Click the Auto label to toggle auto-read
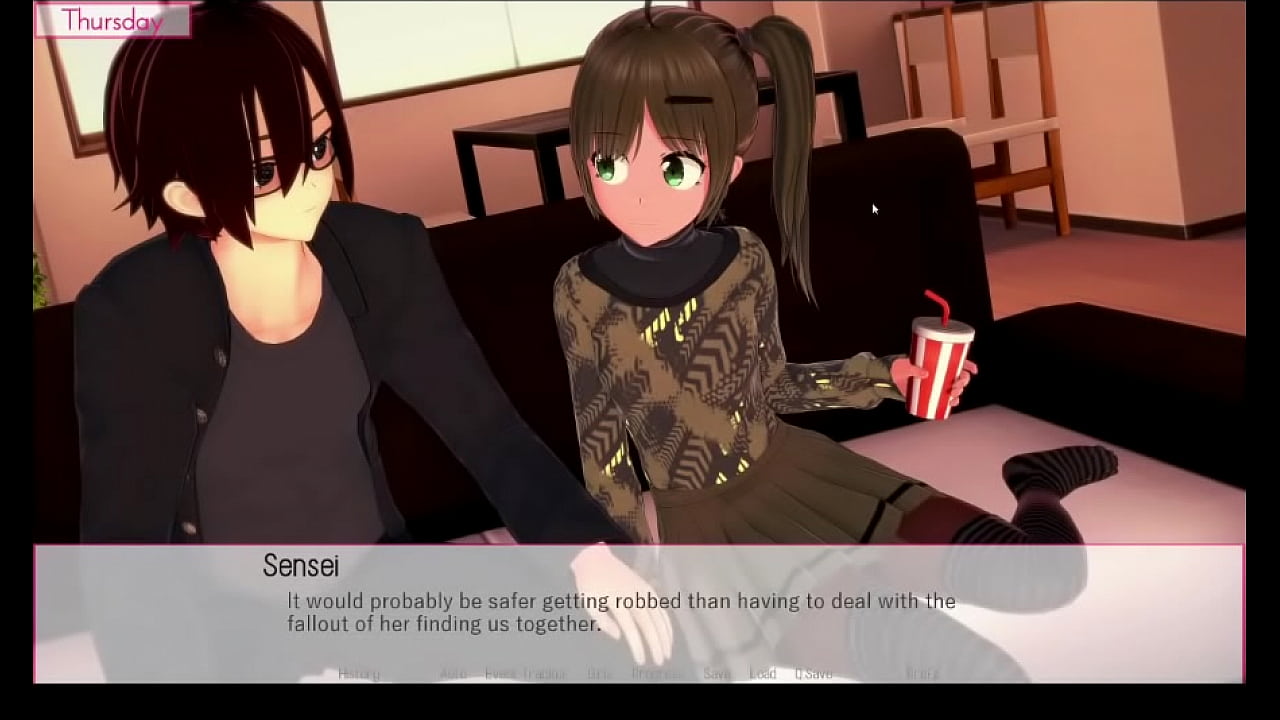The width and height of the screenshot is (1280, 720). (x=453, y=674)
